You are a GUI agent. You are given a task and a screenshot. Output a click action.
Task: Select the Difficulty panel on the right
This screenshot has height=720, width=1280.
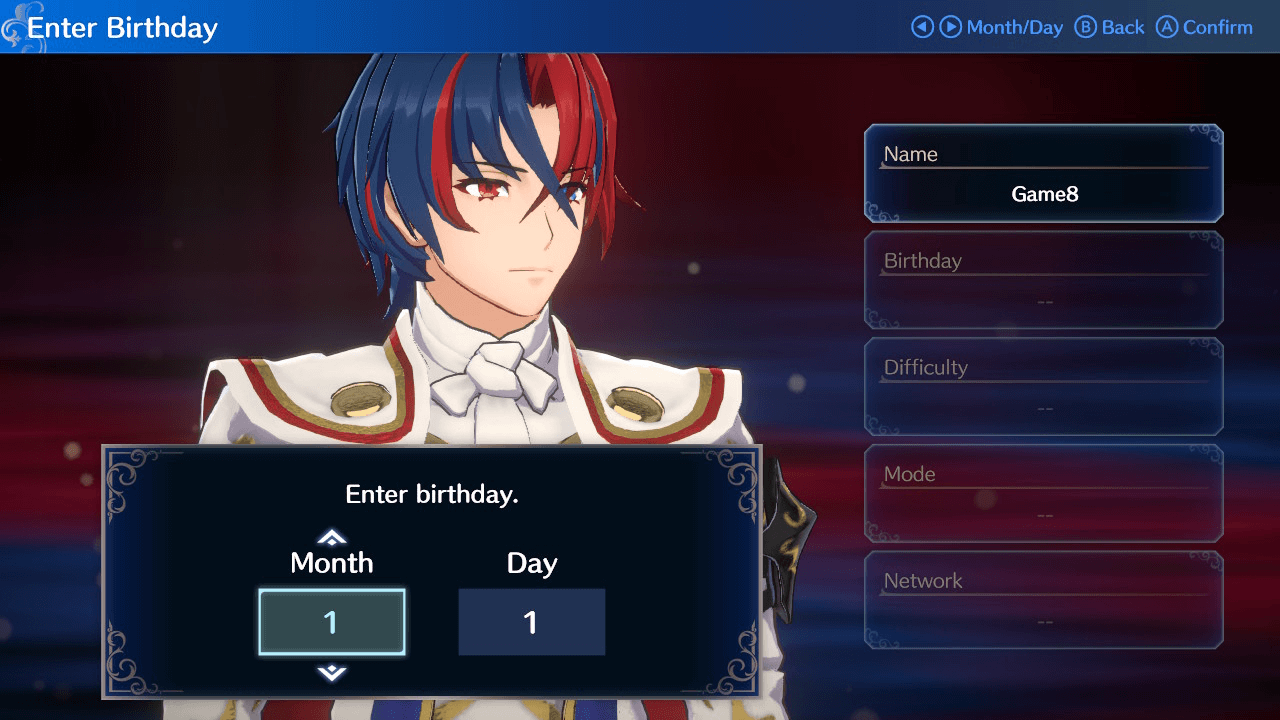[1043, 387]
